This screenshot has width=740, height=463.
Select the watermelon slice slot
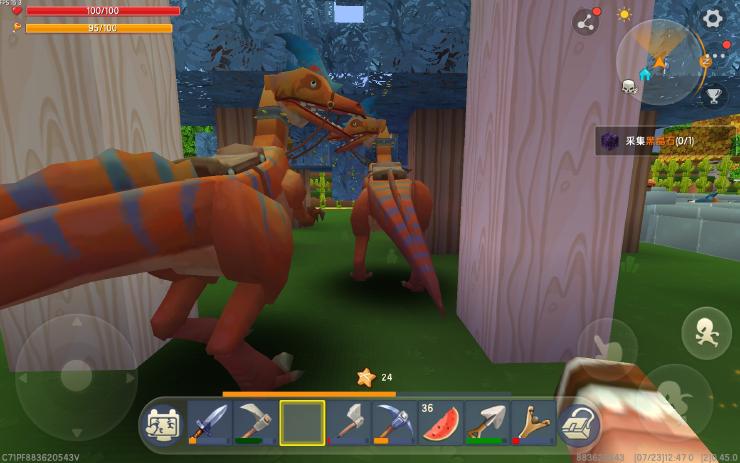[x=441, y=423]
